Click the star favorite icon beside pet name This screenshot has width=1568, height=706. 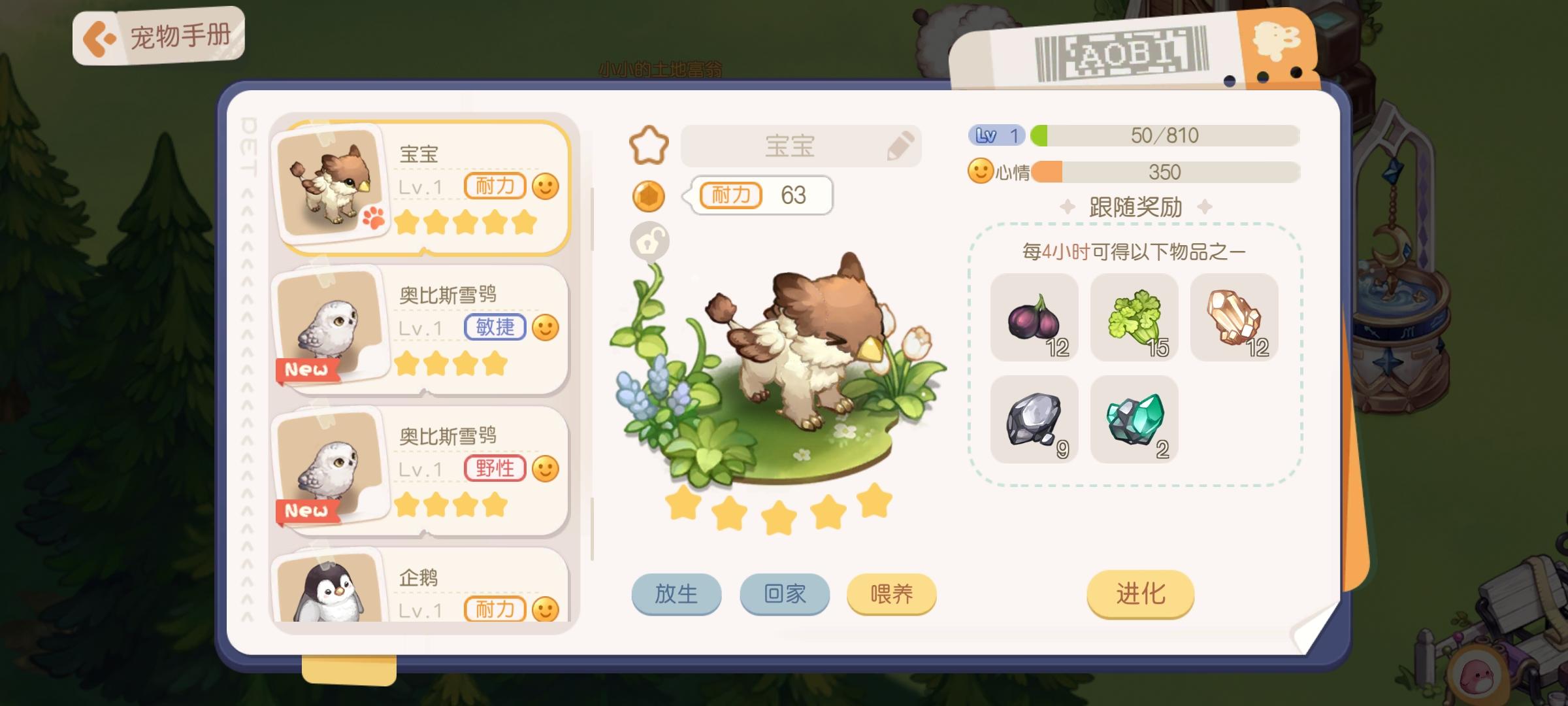[x=647, y=145]
